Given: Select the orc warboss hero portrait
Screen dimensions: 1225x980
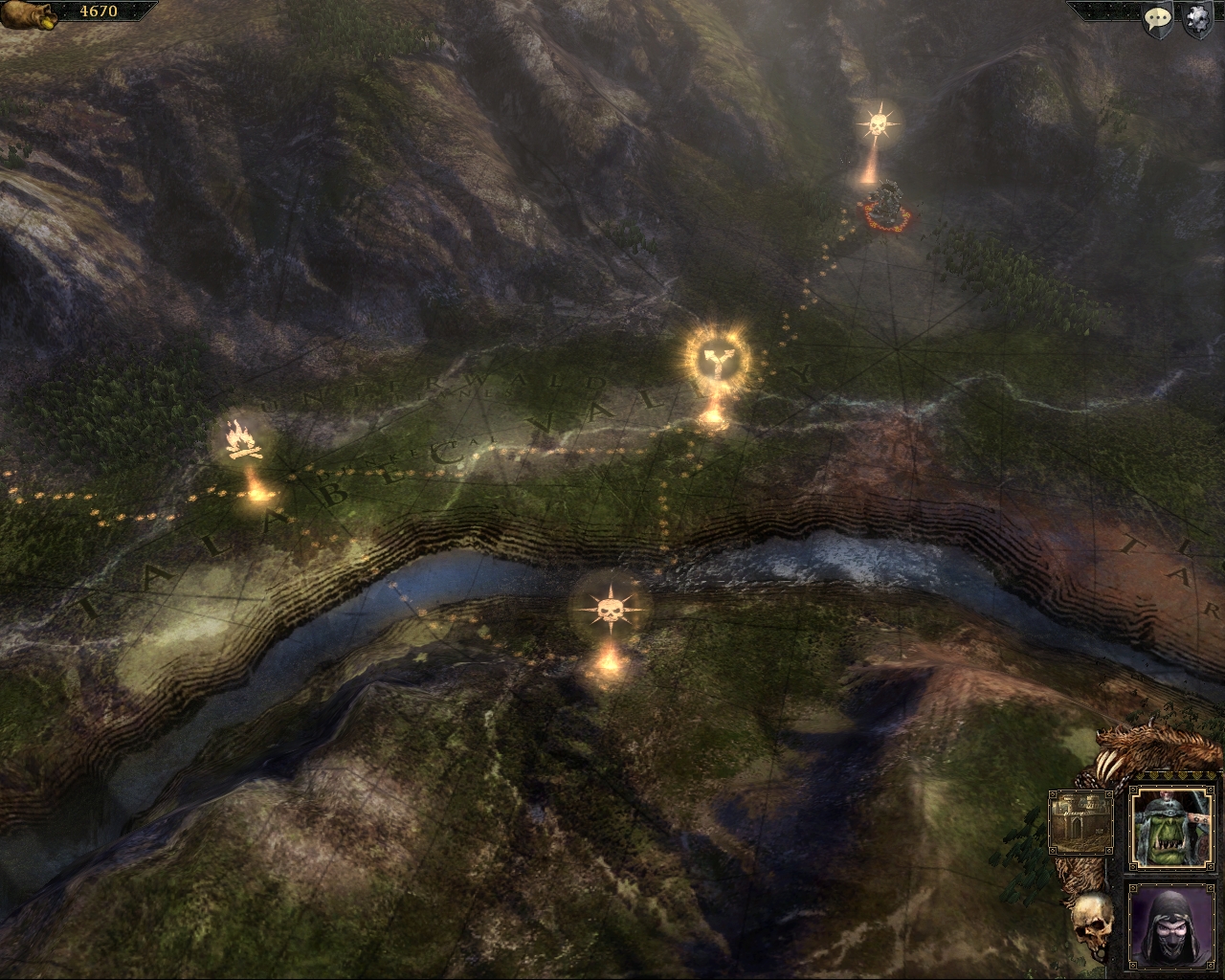Looking at the screenshot, I should coord(1169,827).
